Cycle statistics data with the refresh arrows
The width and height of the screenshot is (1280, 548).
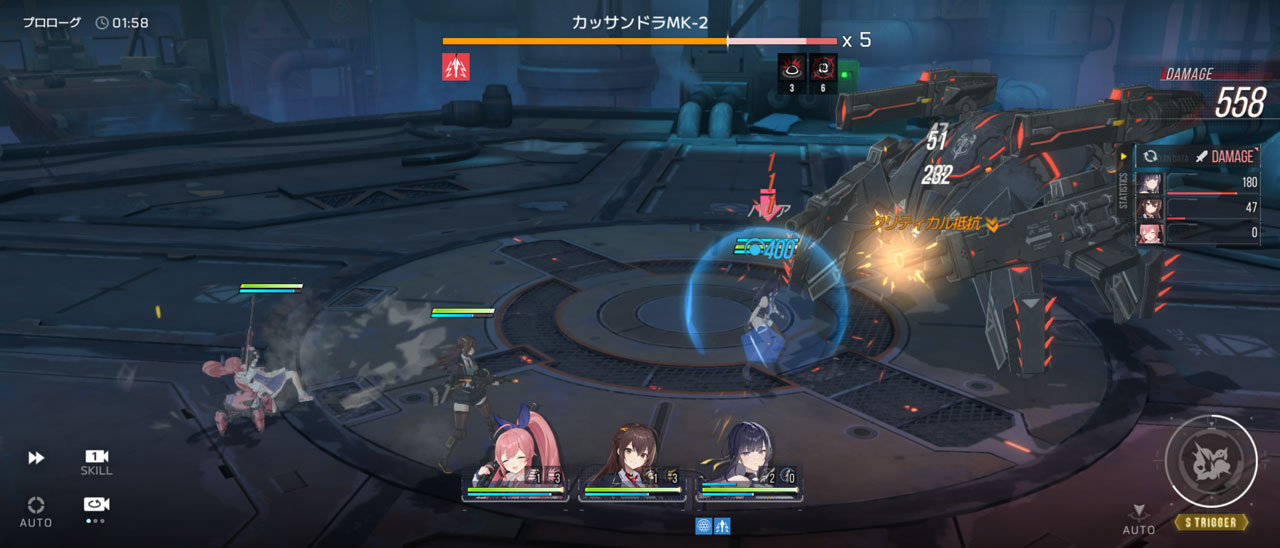[x=1151, y=157]
